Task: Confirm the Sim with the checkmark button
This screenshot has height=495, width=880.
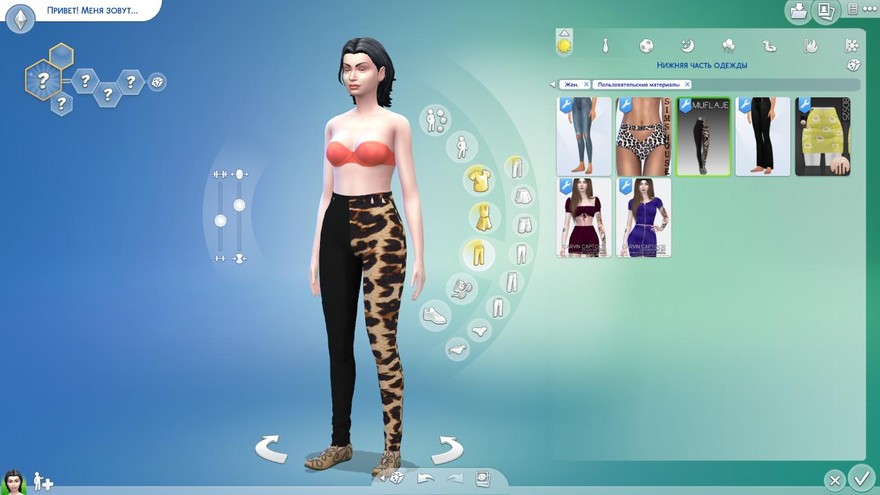Action: click(x=860, y=477)
